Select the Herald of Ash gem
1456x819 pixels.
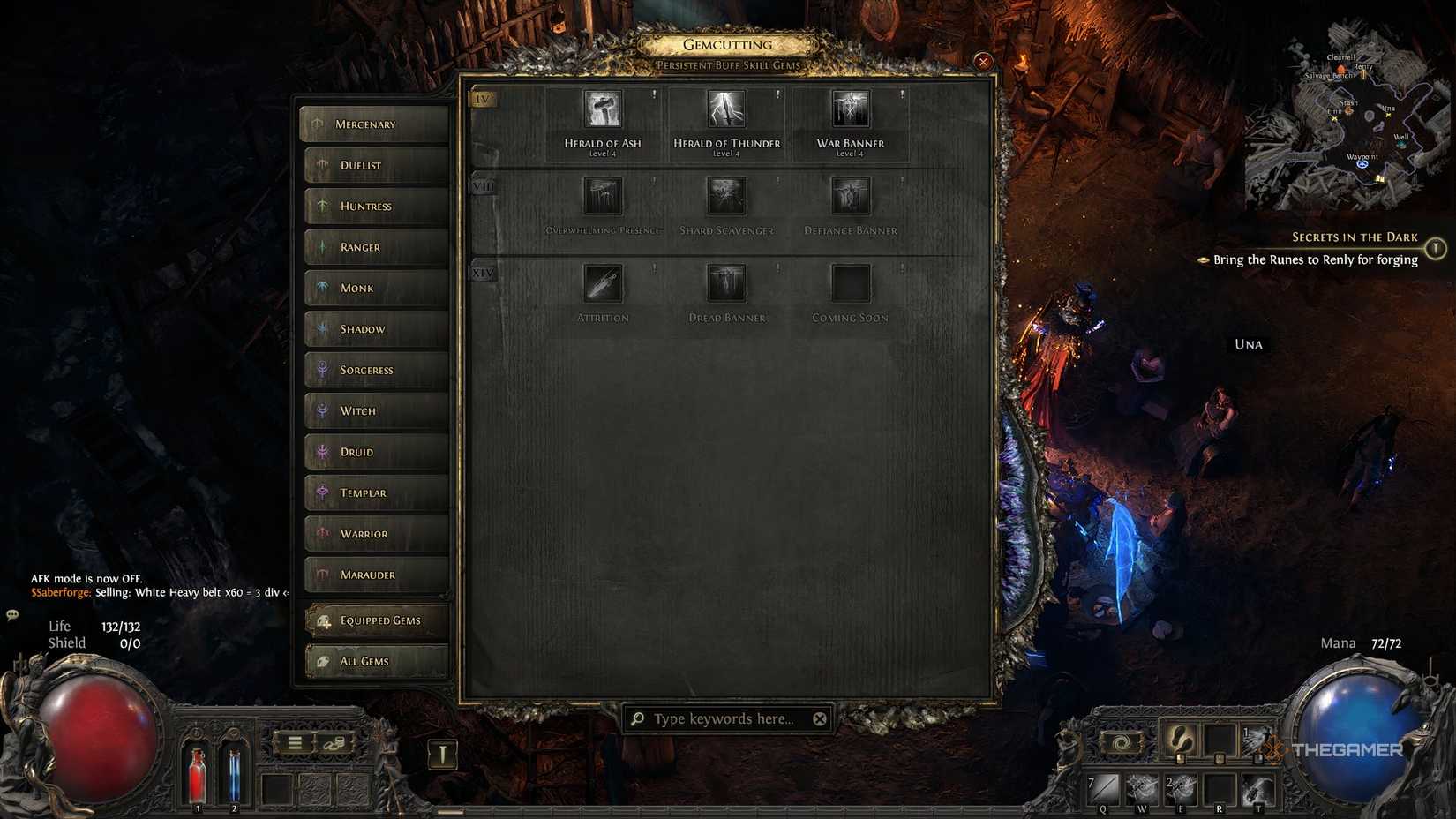[603, 109]
